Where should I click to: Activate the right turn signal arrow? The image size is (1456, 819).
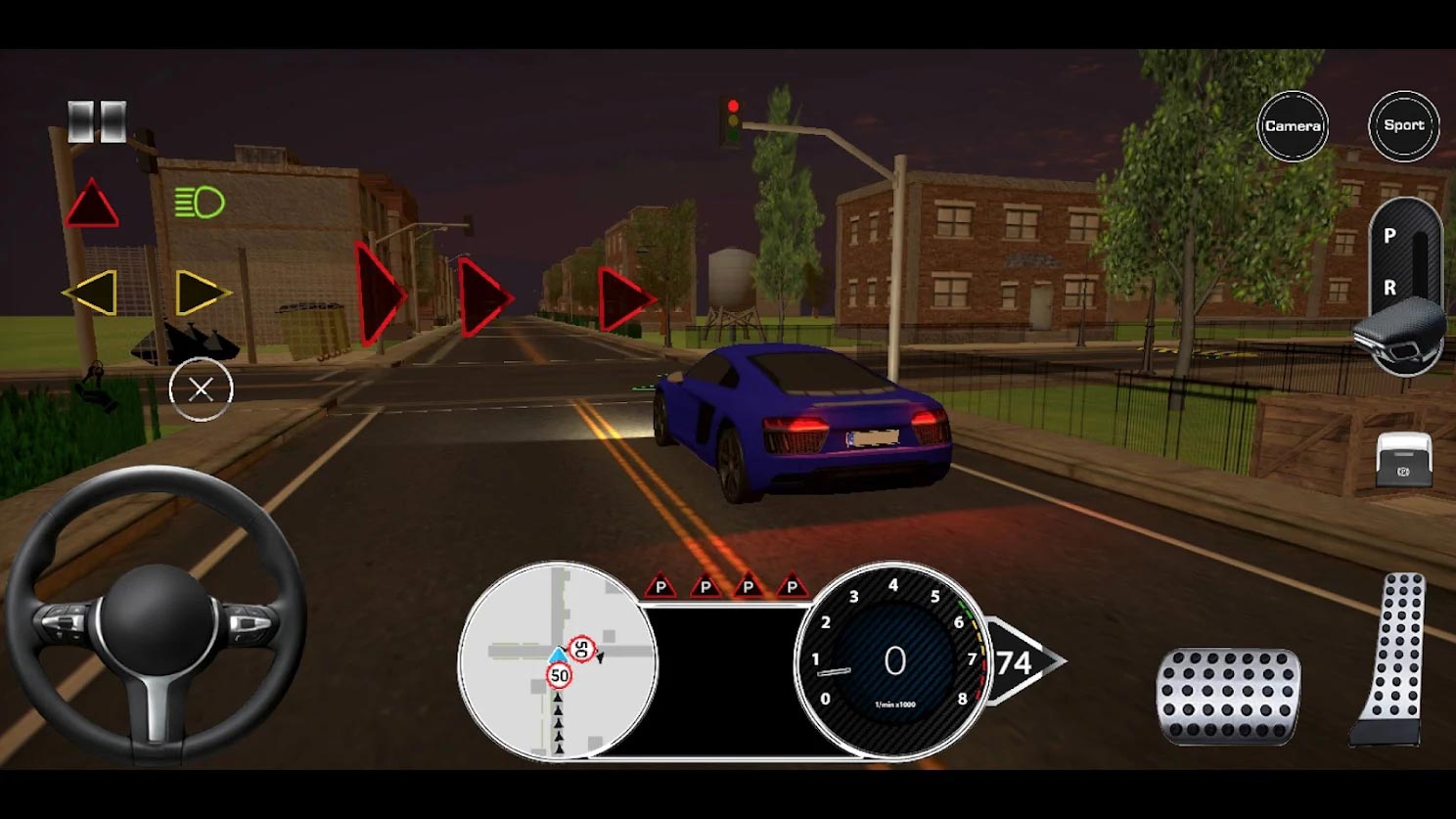(x=201, y=293)
